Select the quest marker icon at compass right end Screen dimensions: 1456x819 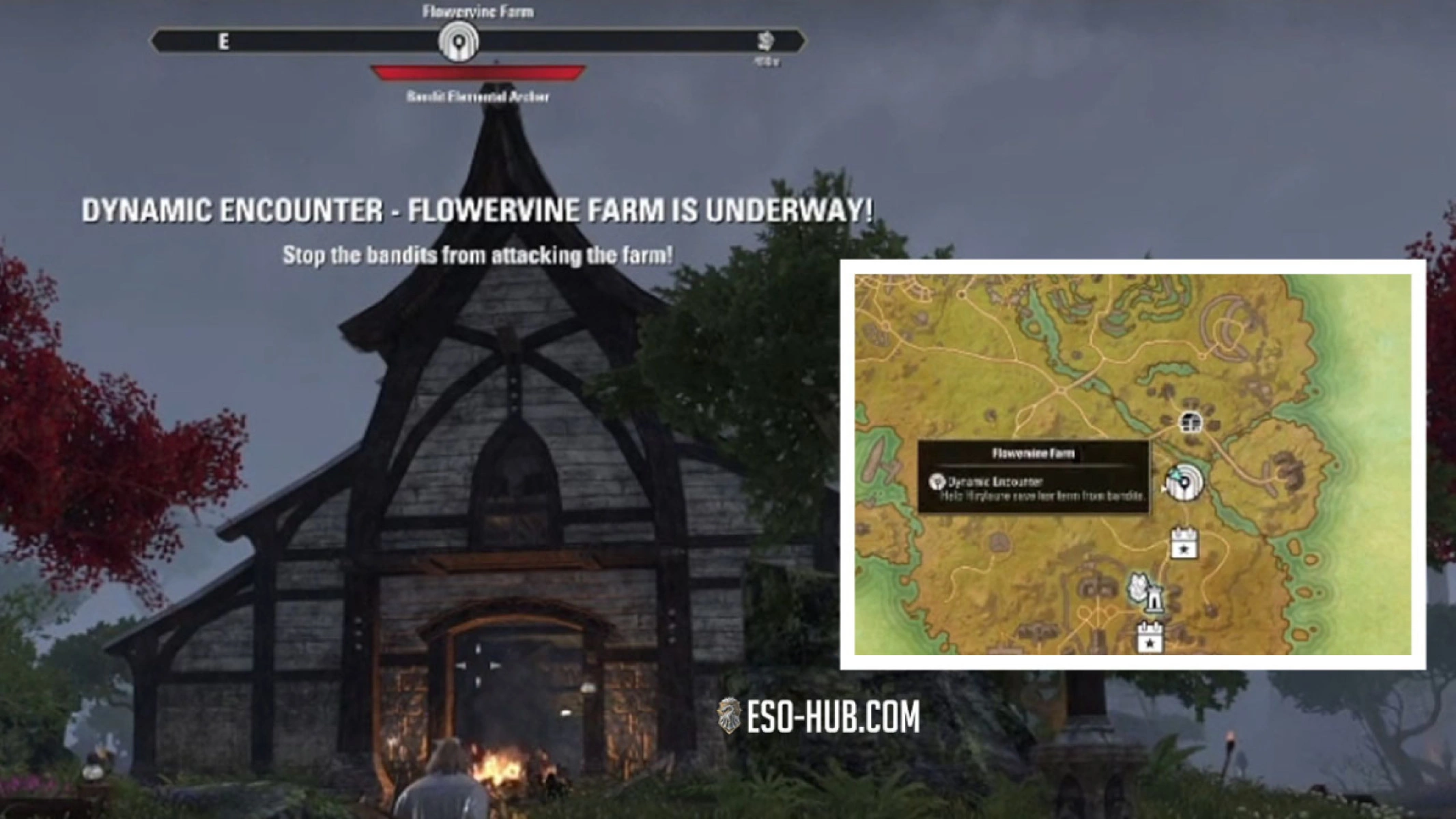(x=766, y=42)
